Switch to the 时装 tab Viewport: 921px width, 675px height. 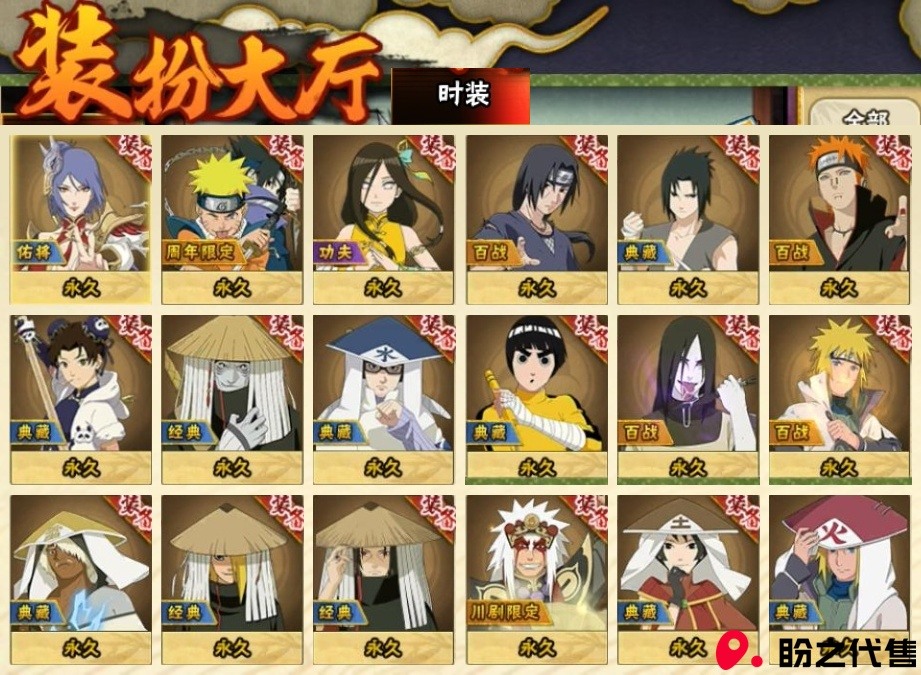click(462, 96)
